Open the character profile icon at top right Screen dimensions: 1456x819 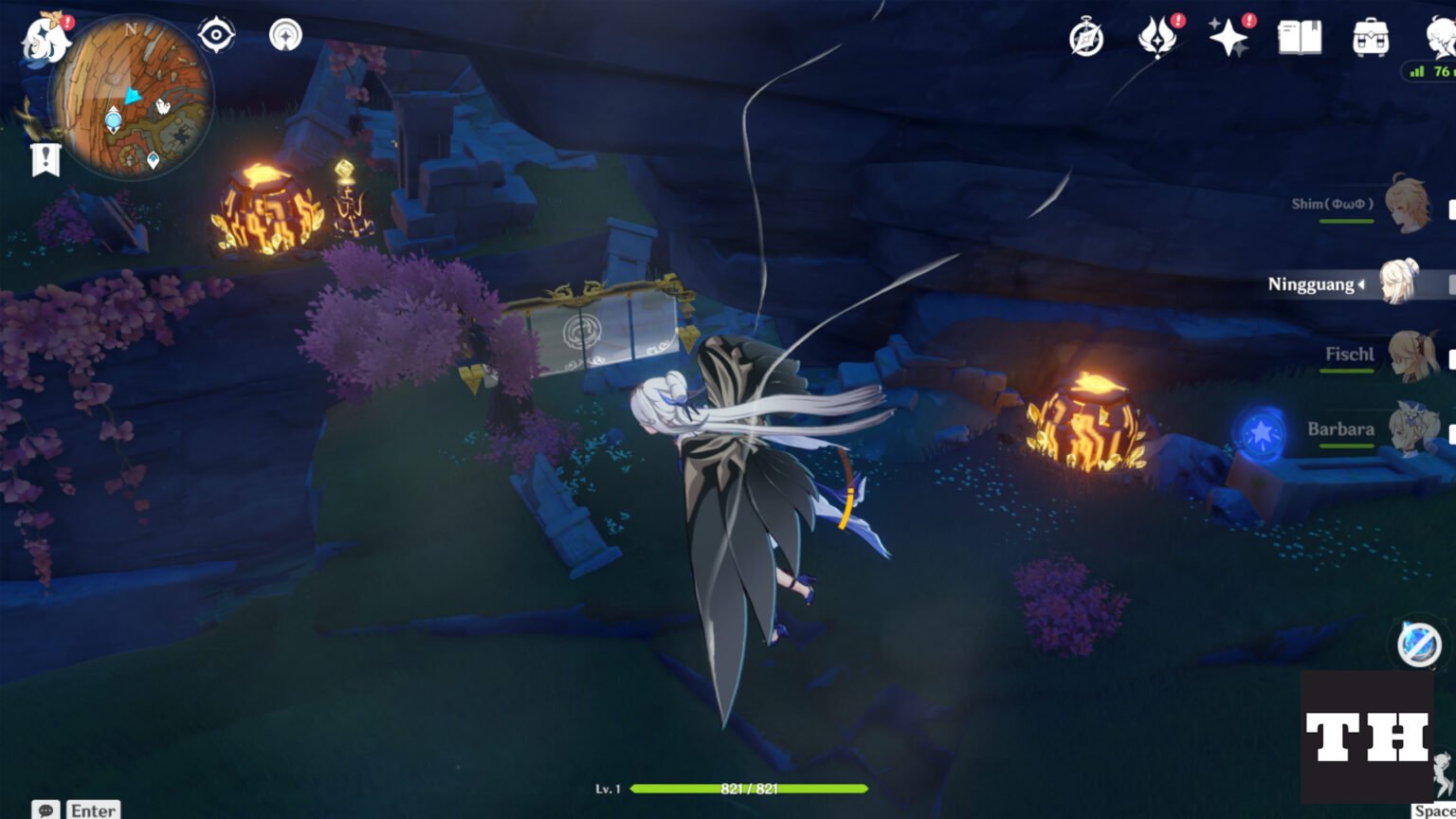click(x=1442, y=38)
